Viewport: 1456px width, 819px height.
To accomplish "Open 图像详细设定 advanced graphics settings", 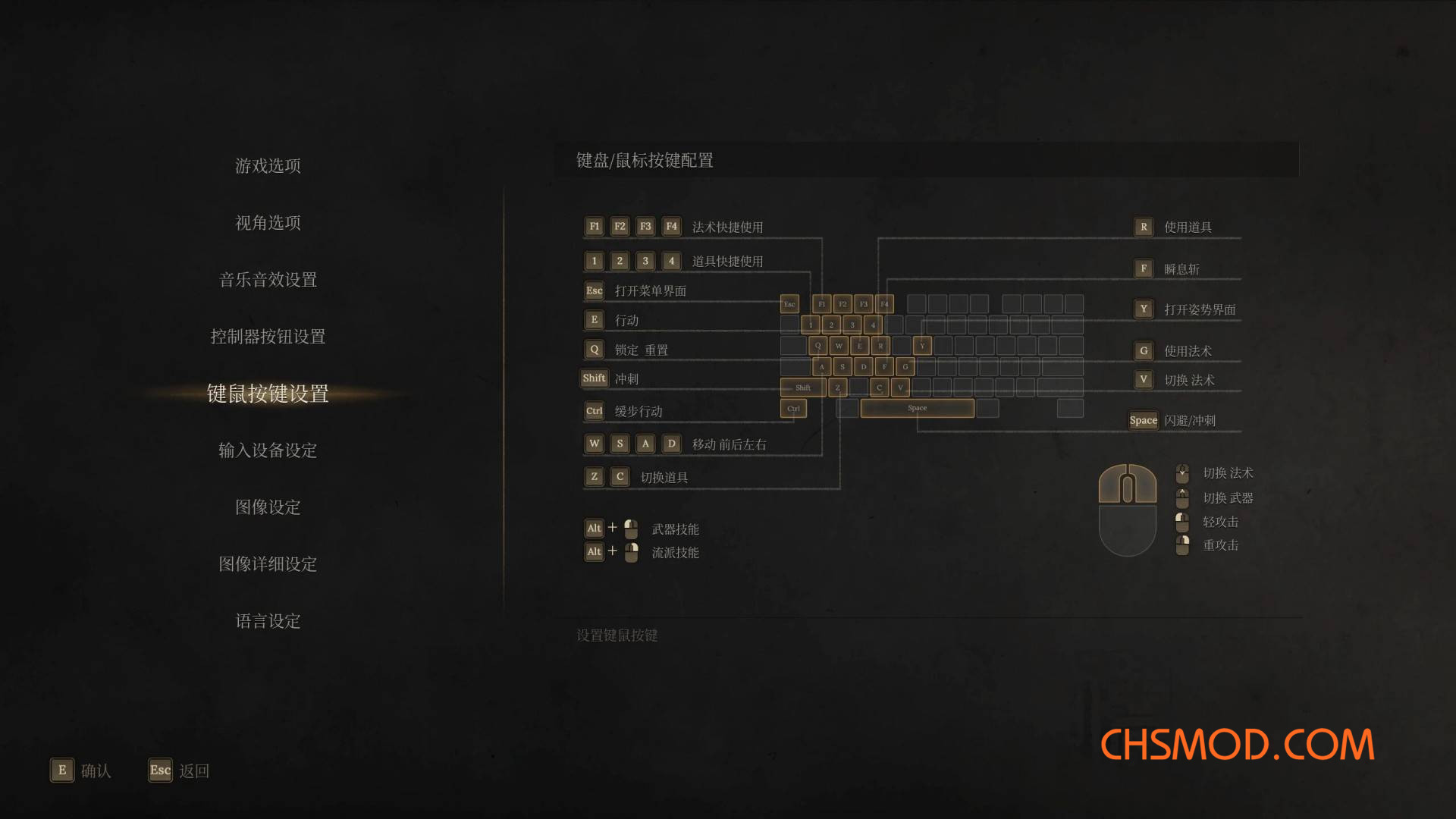I will tap(268, 564).
